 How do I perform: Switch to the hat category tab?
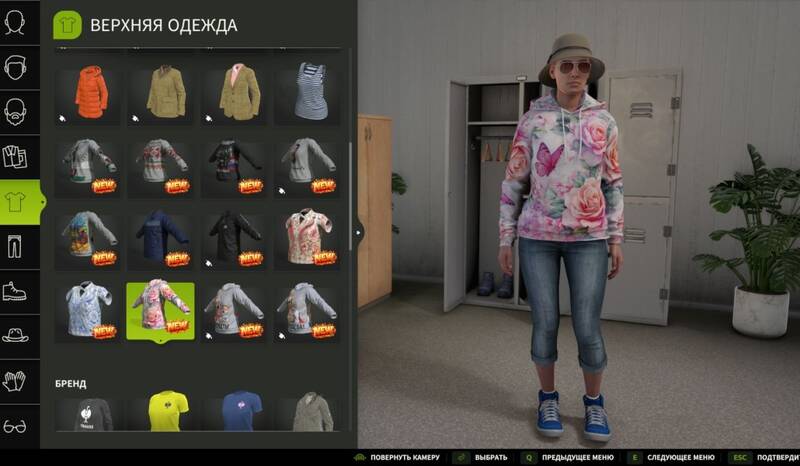16,336
